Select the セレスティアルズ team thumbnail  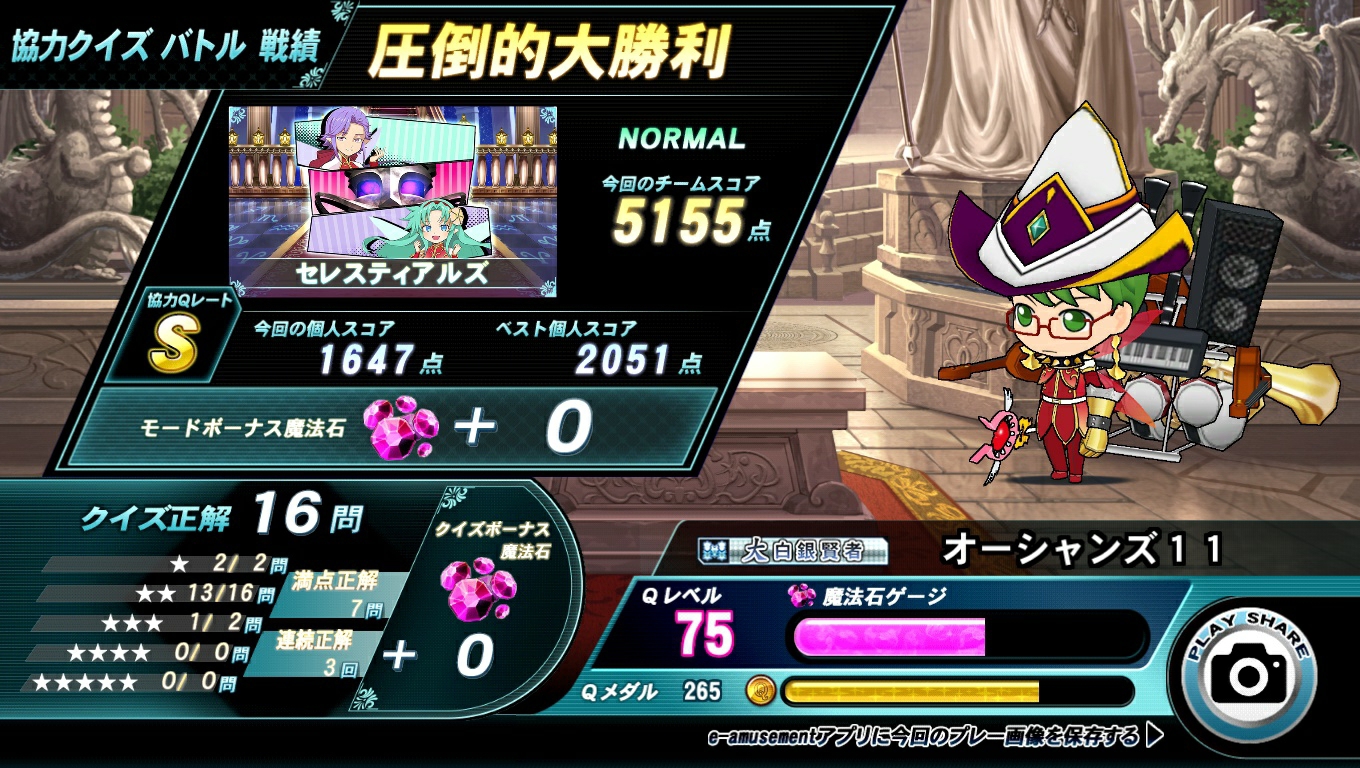[393, 201]
